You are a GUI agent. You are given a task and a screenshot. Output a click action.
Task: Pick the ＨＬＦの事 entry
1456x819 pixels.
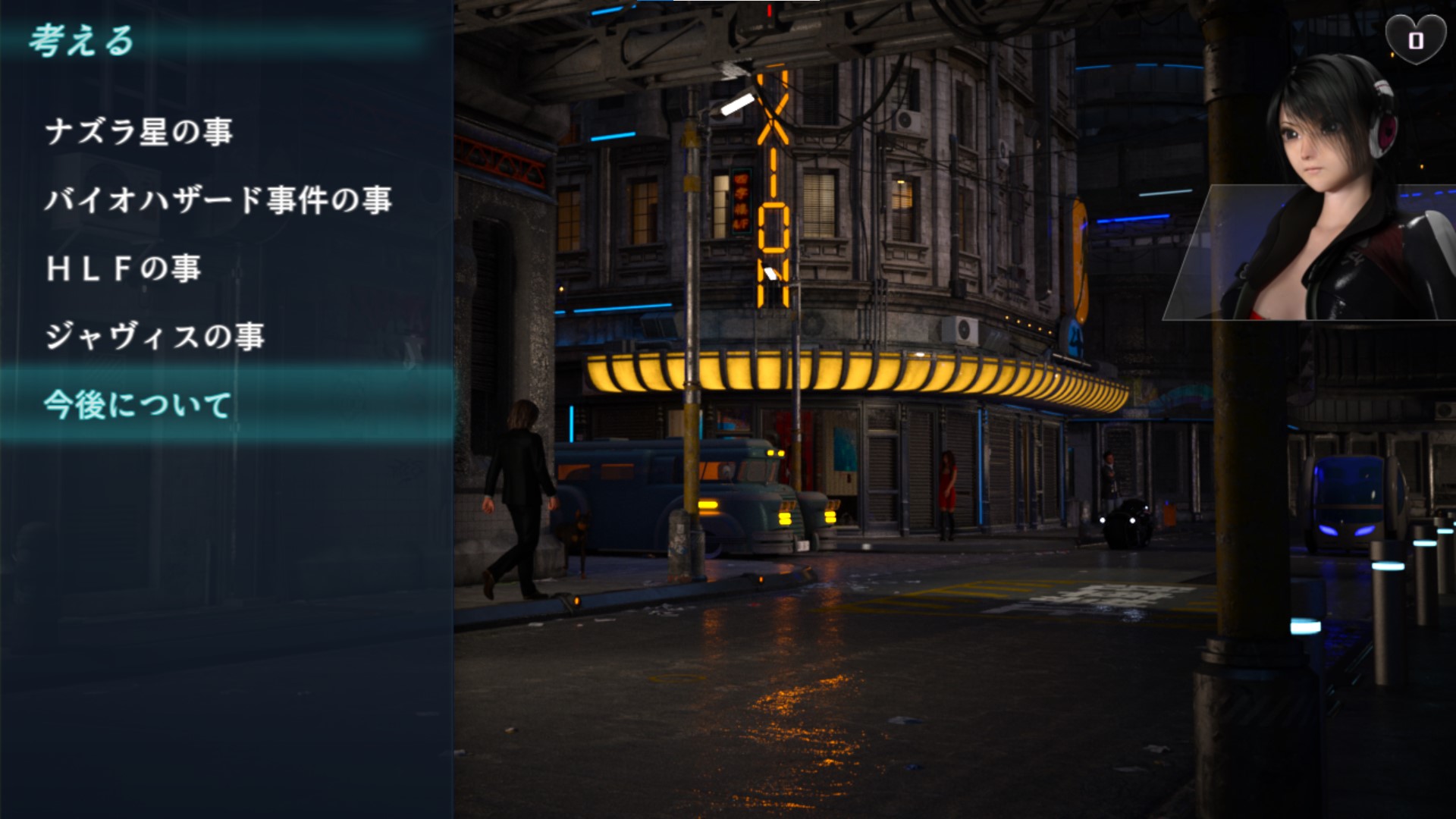124,268
